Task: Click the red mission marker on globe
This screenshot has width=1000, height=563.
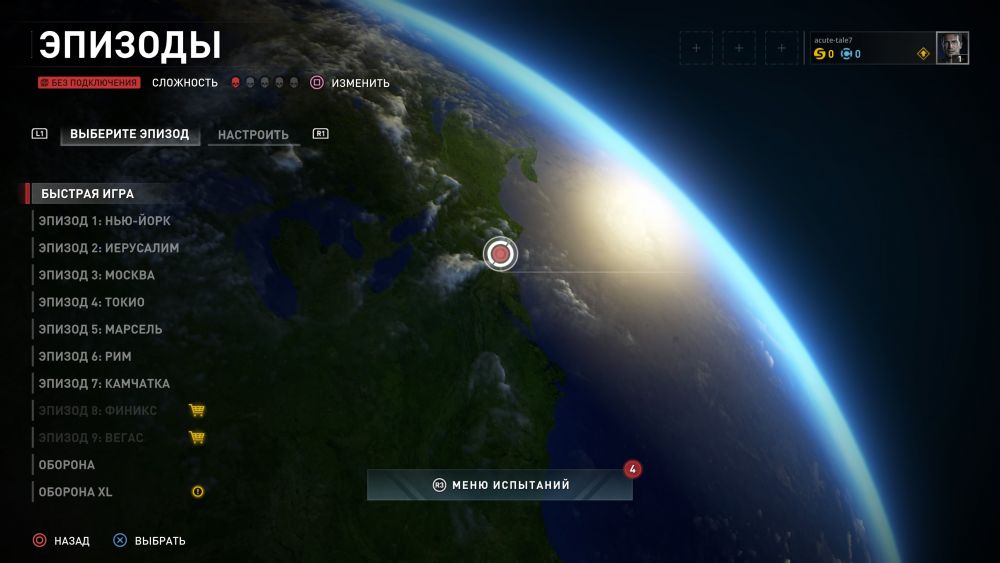Action: [x=500, y=254]
